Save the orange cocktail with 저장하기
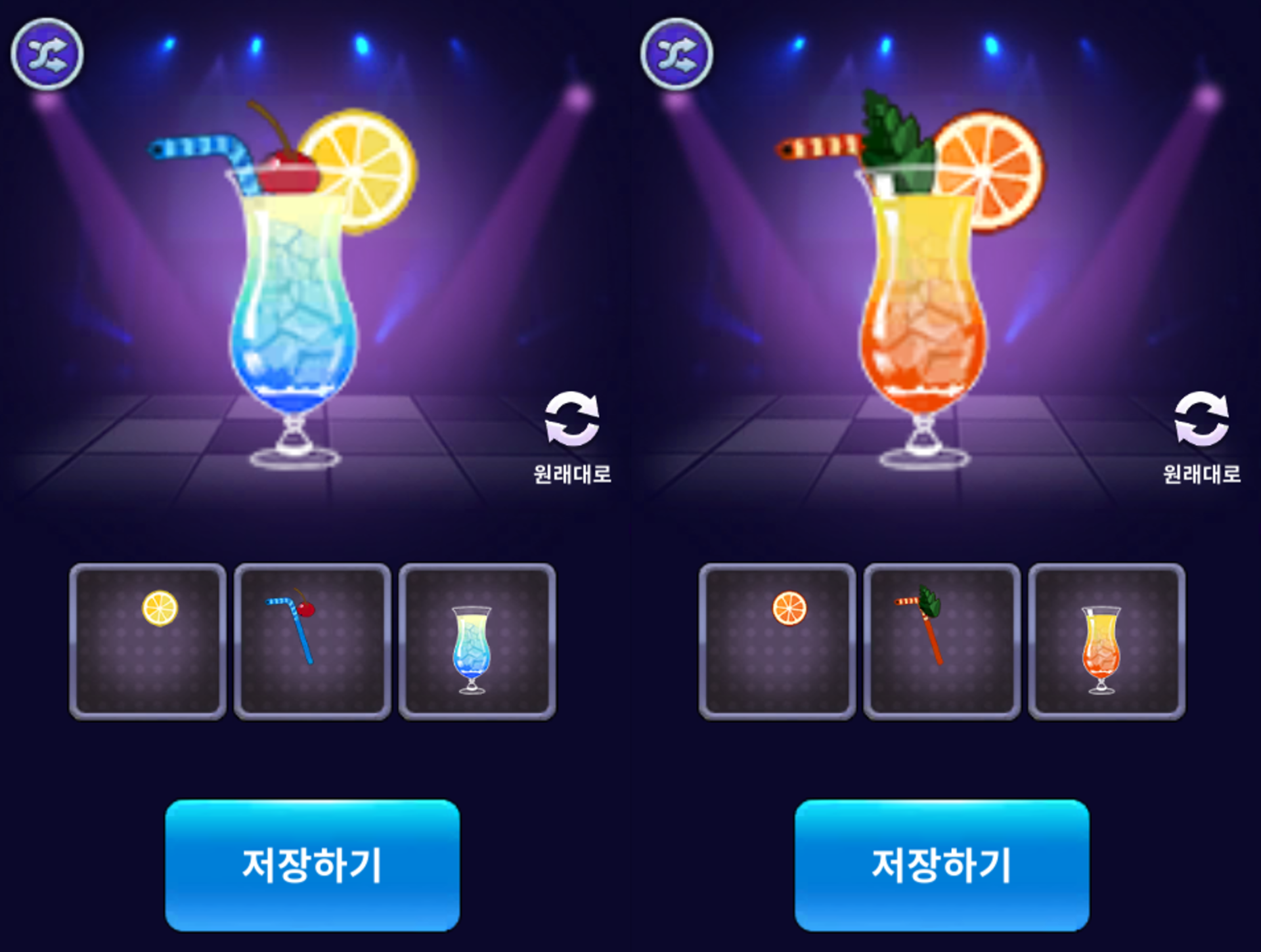 [x=942, y=865]
